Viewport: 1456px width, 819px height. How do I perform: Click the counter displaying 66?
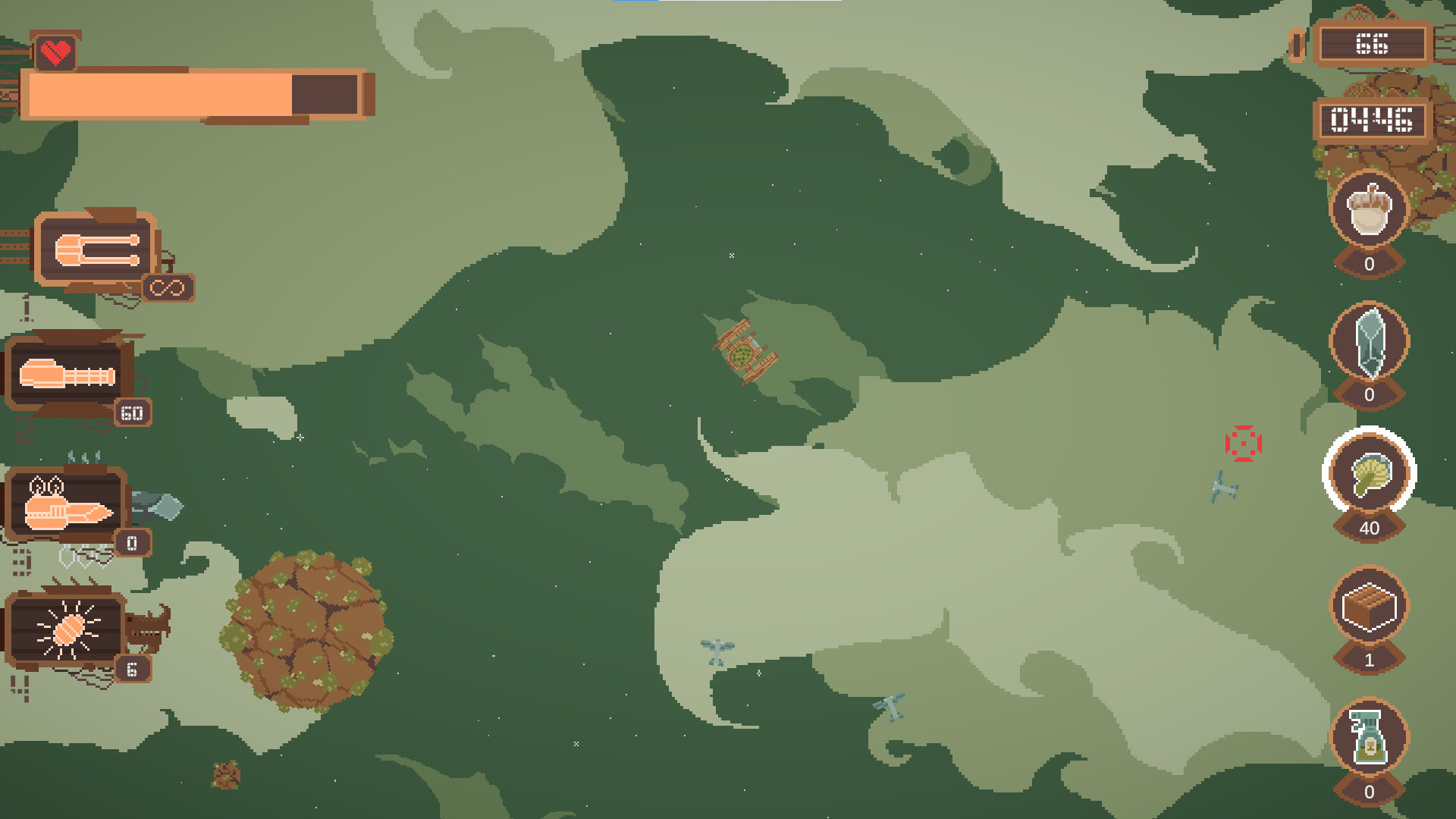point(1374,44)
